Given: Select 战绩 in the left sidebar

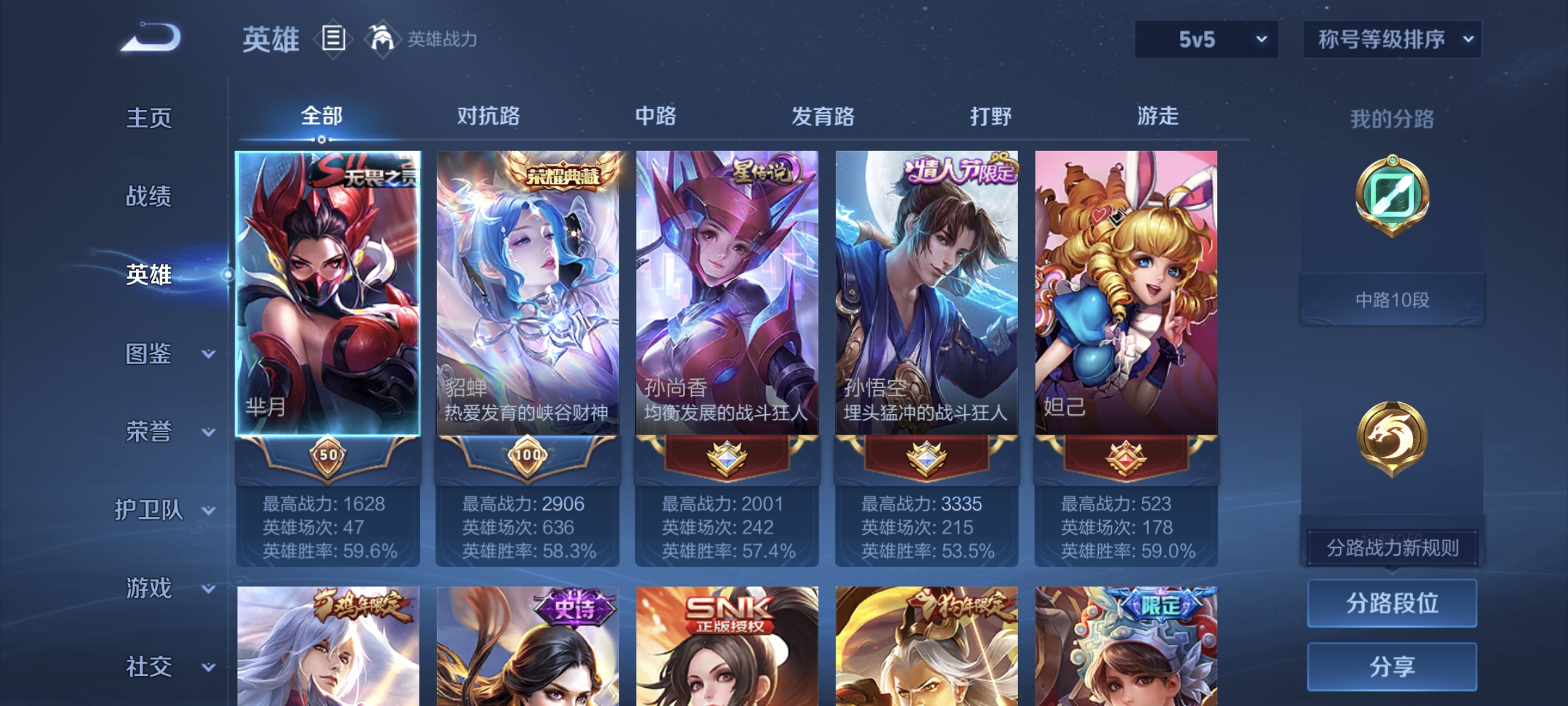Looking at the screenshot, I should (x=147, y=196).
